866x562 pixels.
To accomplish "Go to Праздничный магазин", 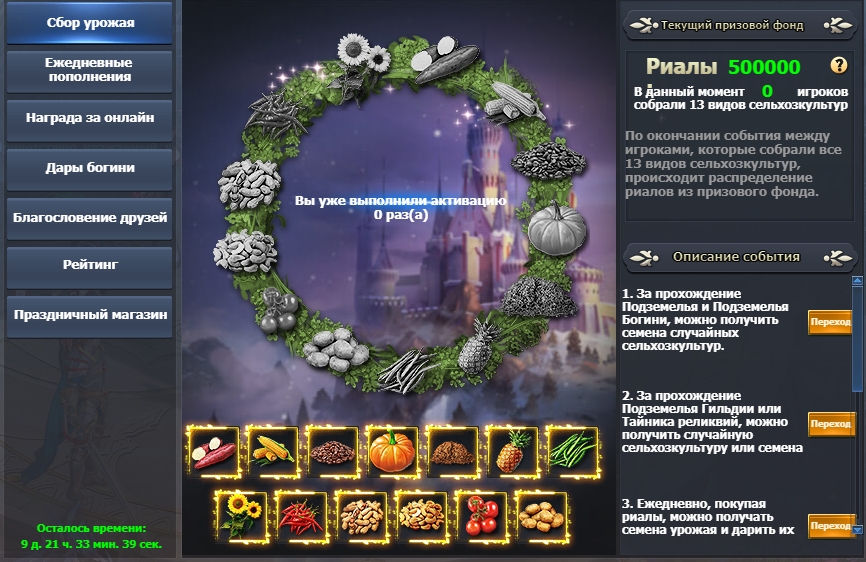I will point(90,315).
